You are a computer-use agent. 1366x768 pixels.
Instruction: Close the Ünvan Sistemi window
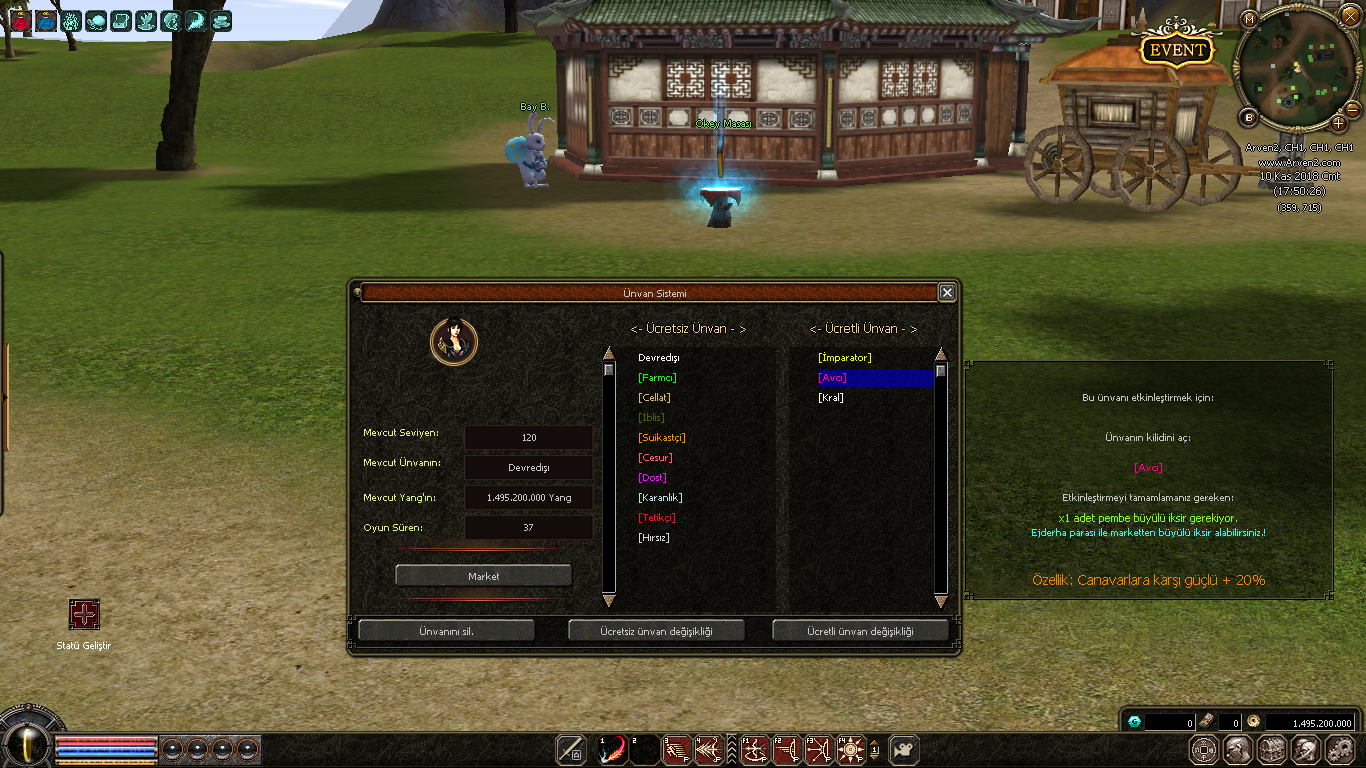click(x=947, y=292)
